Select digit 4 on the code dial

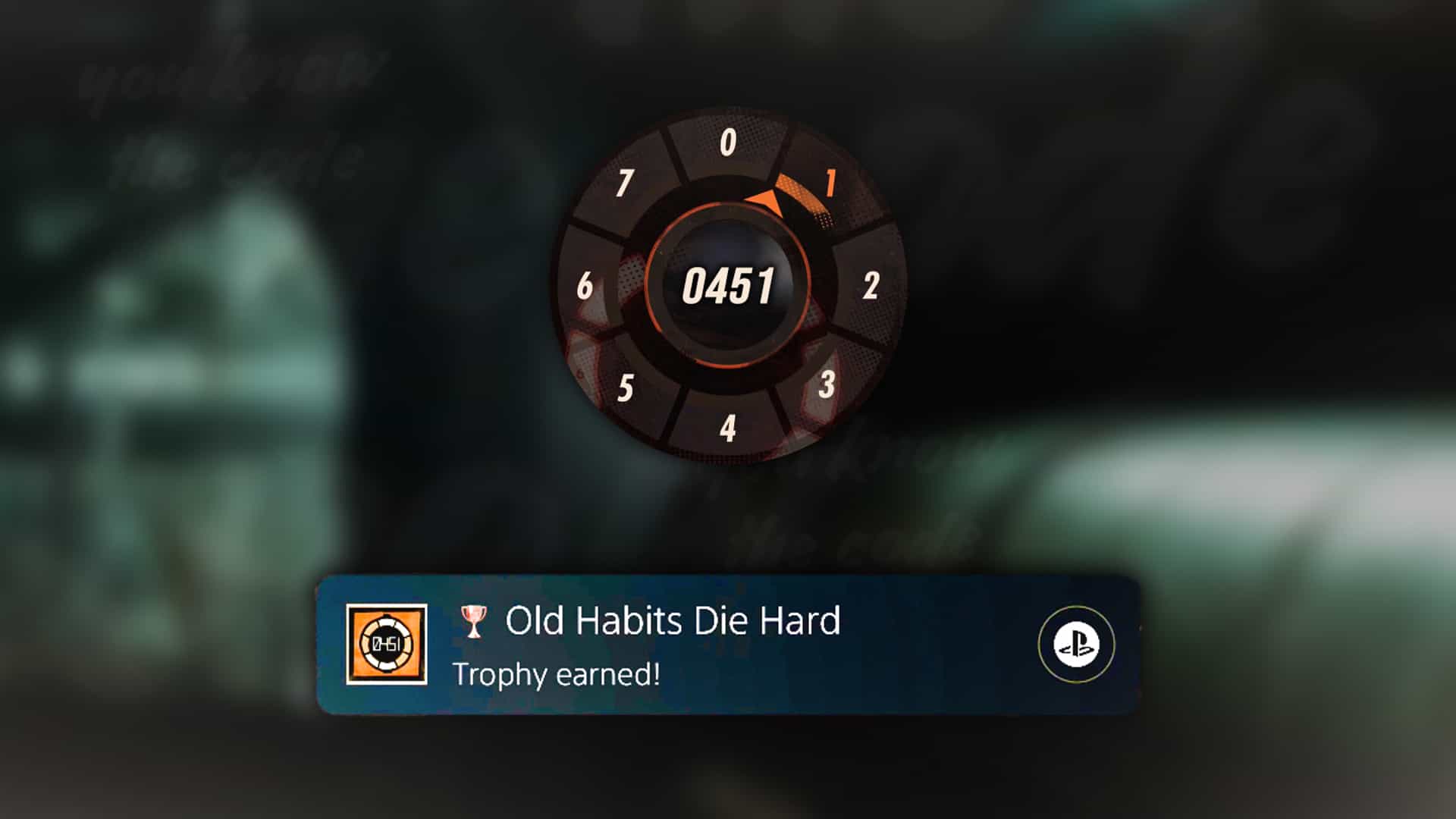click(x=726, y=428)
